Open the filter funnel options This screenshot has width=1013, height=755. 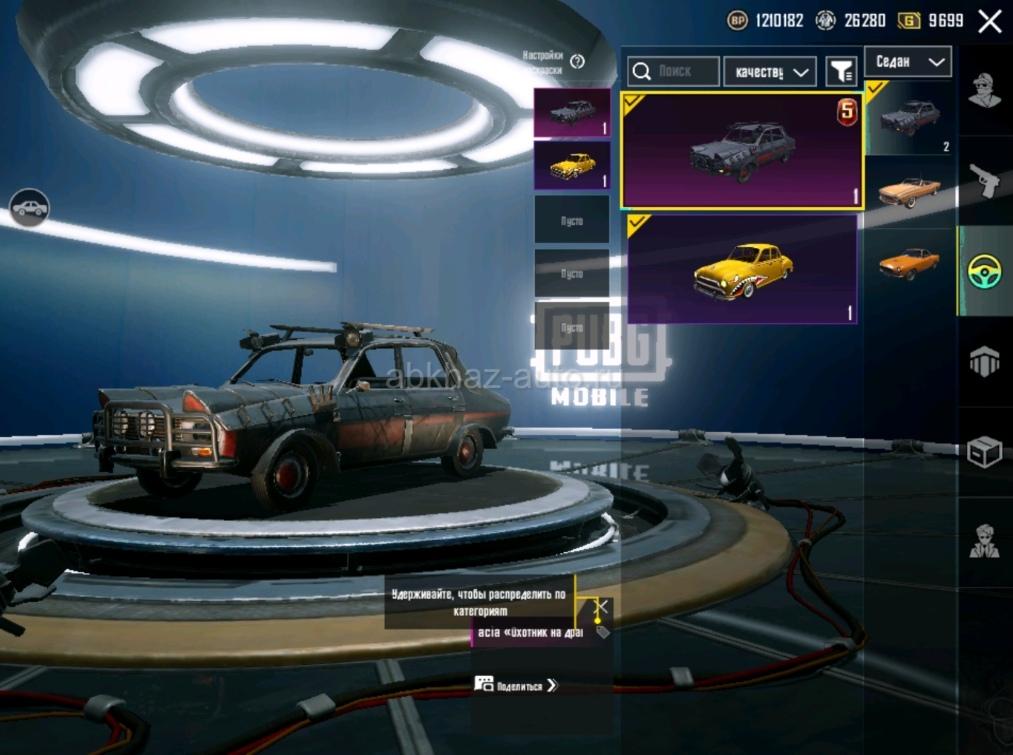(x=842, y=72)
